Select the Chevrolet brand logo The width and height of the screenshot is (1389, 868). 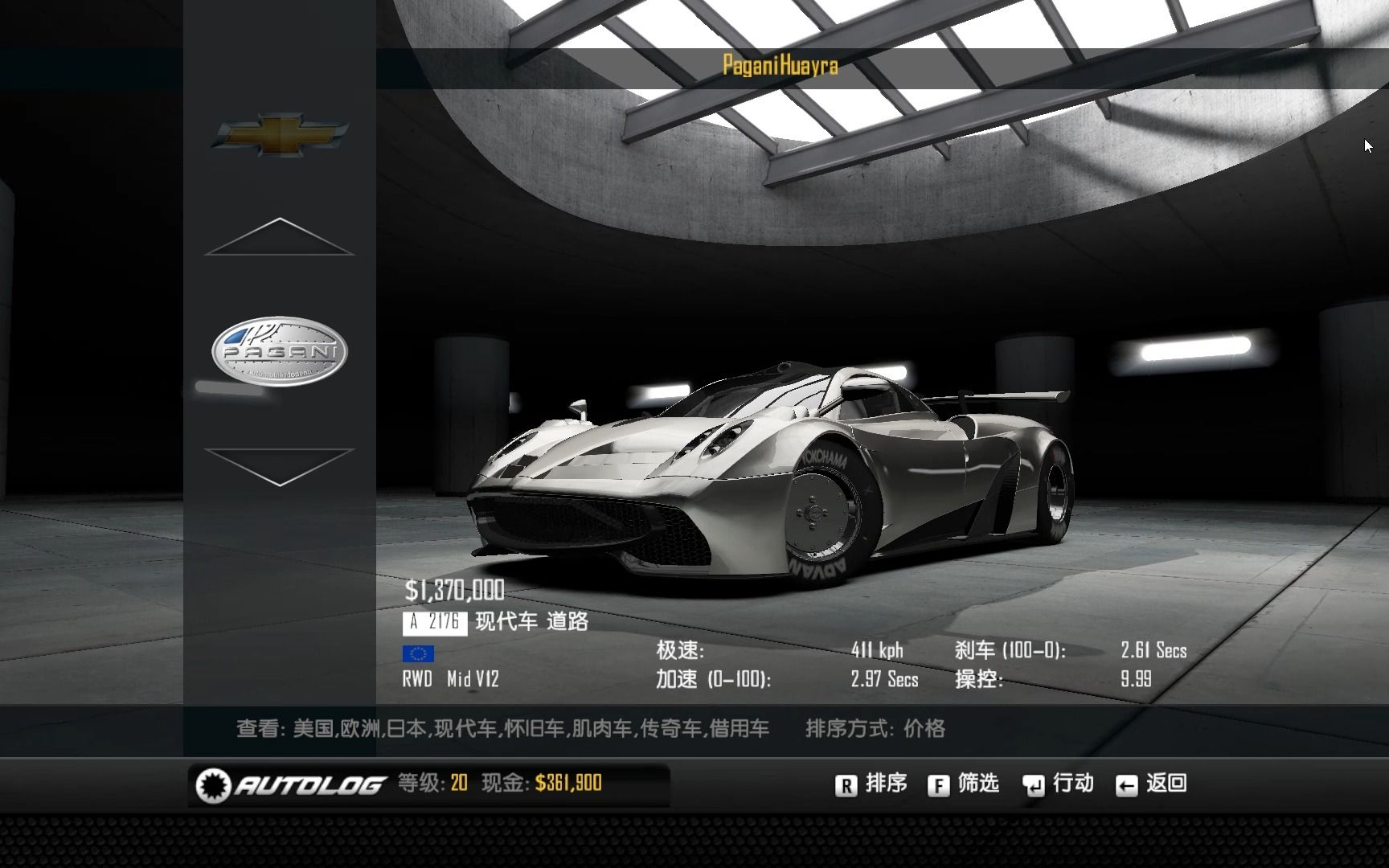pyautogui.click(x=280, y=133)
